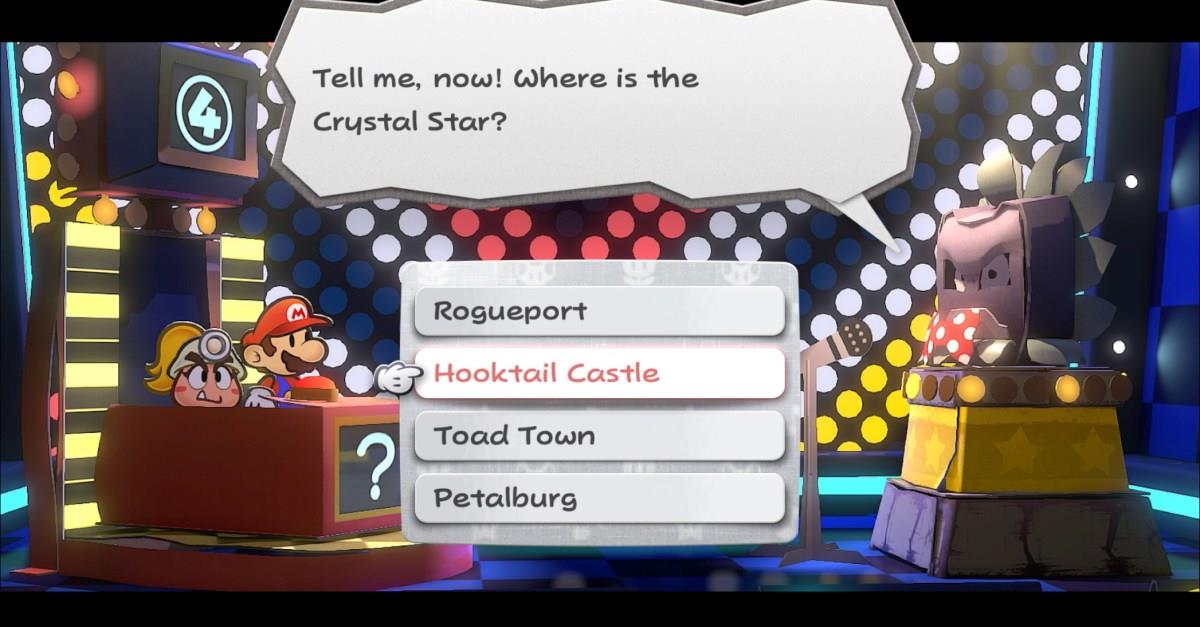
Task: Answer with Petalburg
Action: click(598, 498)
